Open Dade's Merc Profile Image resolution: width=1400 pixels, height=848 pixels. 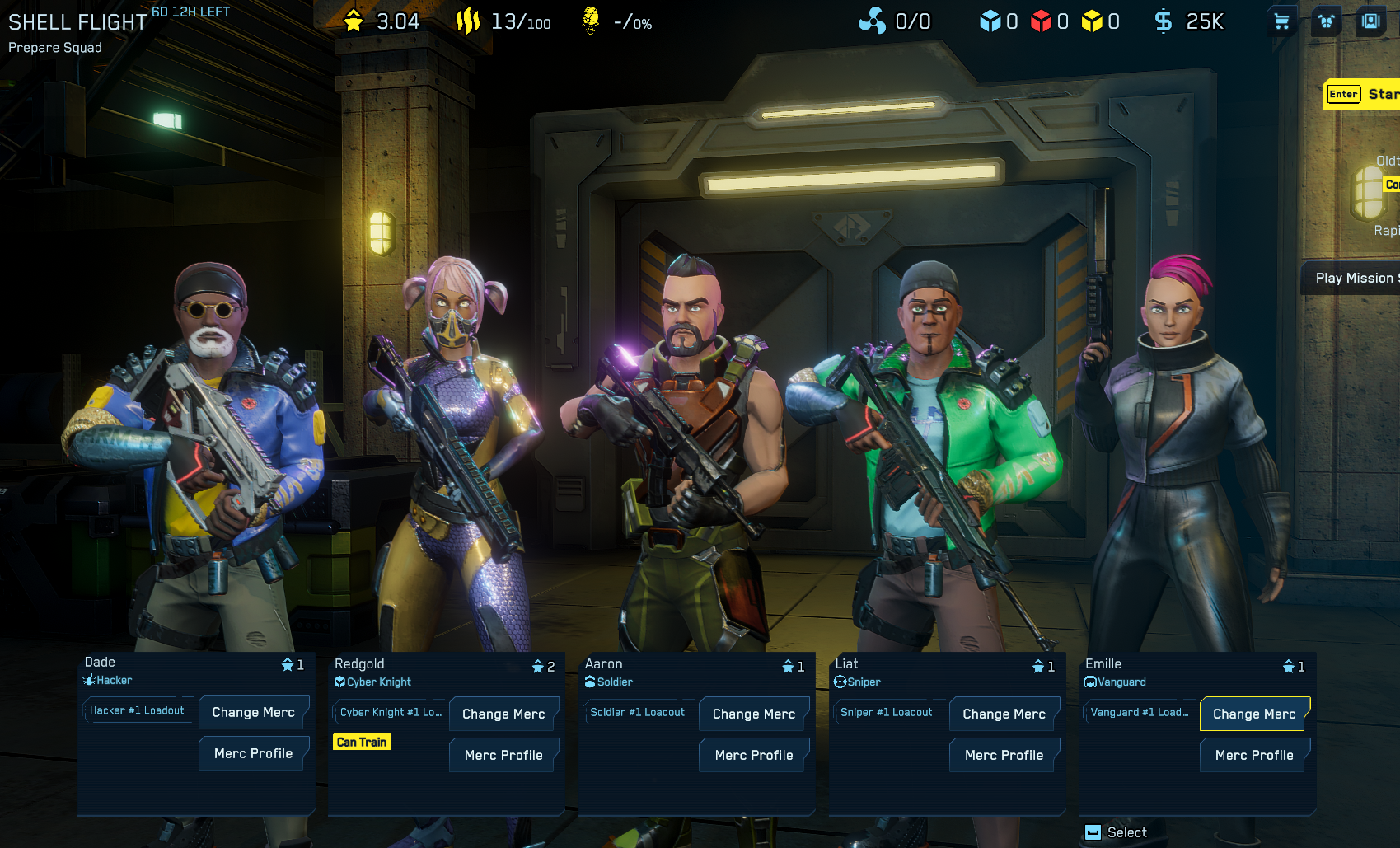pos(253,753)
